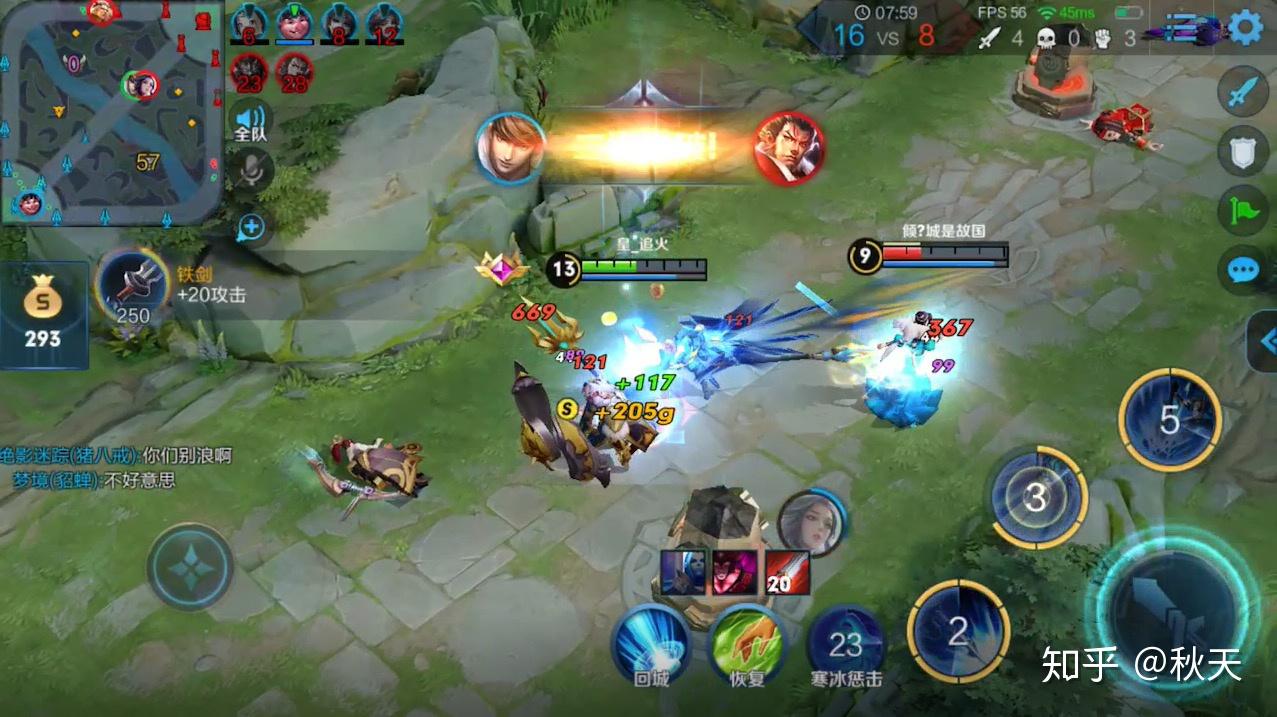
Task: Click the minimap
Action: (110, 110)
